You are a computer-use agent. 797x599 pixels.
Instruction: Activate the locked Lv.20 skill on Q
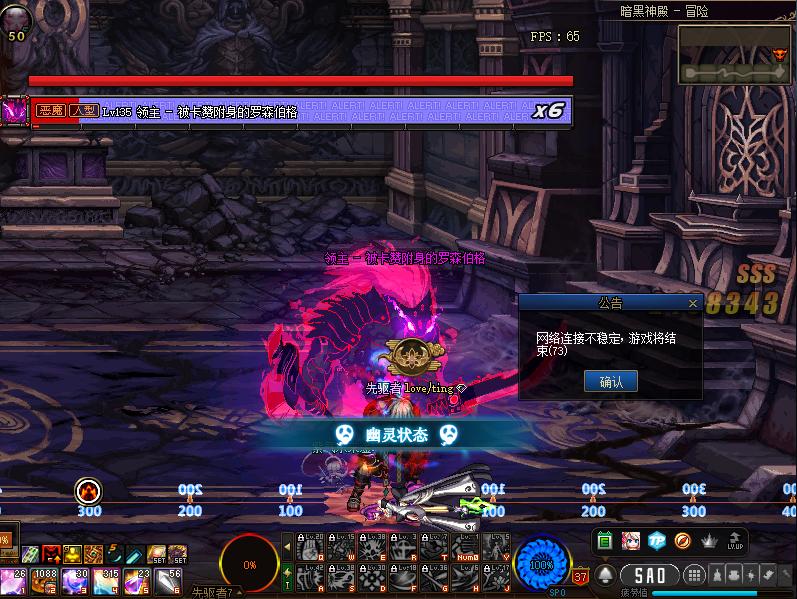[309, 548]
